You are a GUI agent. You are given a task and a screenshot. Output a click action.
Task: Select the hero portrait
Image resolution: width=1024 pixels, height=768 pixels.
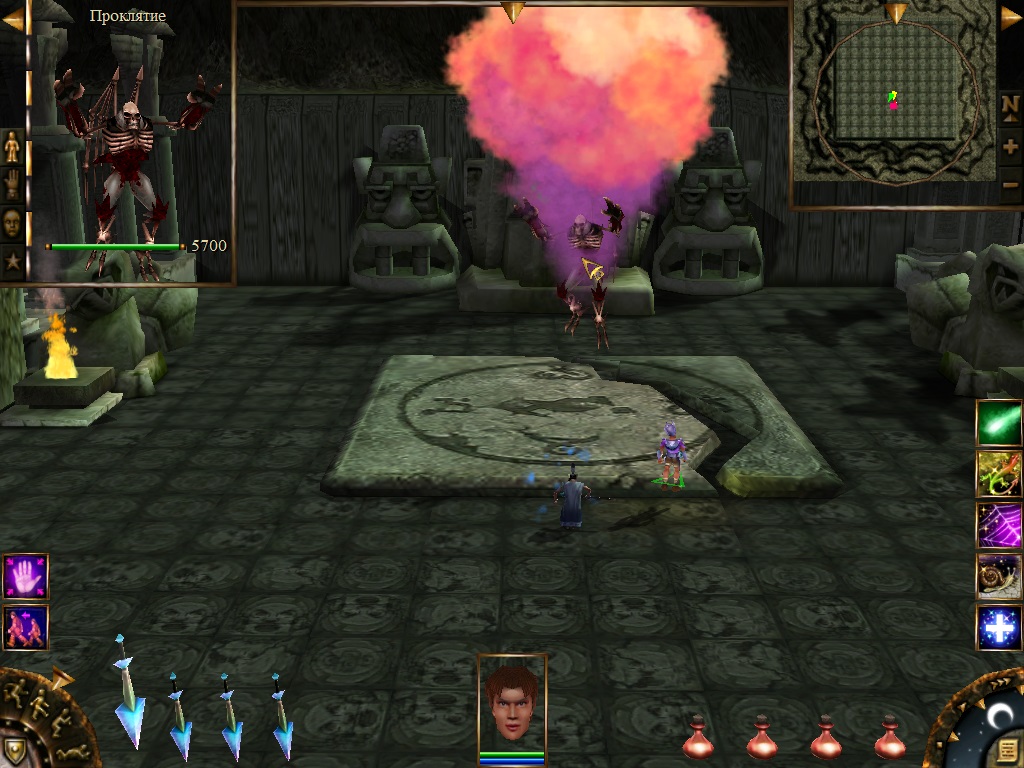pyautogui.click(x=512, y=700)
